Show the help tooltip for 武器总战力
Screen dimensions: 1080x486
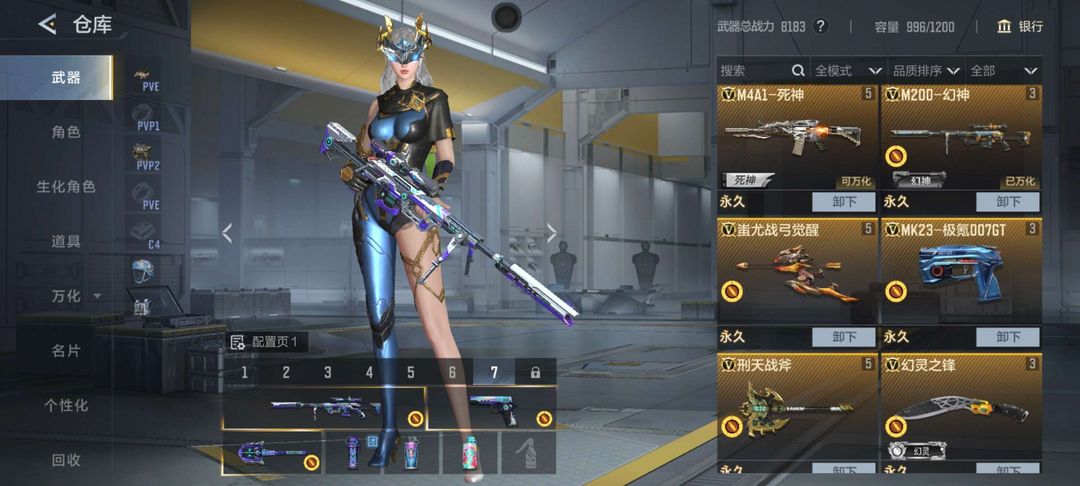821,27
